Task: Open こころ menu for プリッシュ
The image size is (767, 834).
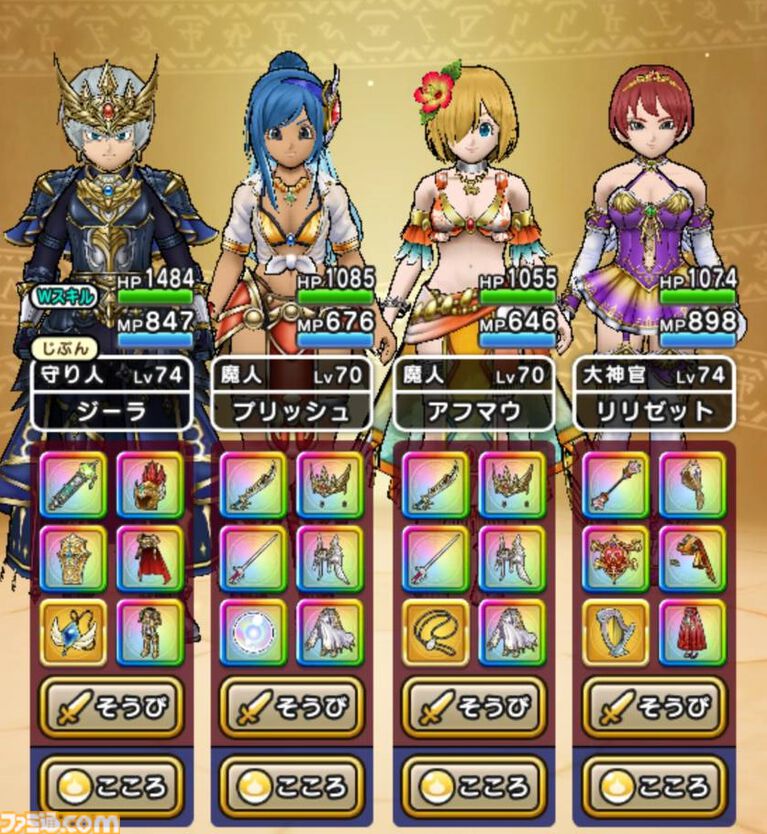Action: [292, 783]
